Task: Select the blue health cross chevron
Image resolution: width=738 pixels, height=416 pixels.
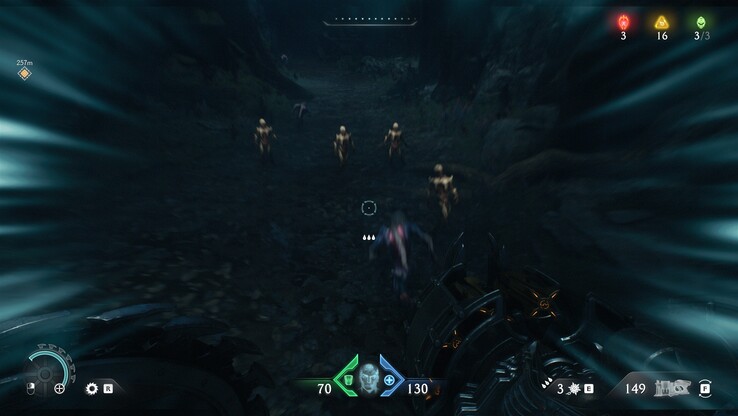Action: 389,381
